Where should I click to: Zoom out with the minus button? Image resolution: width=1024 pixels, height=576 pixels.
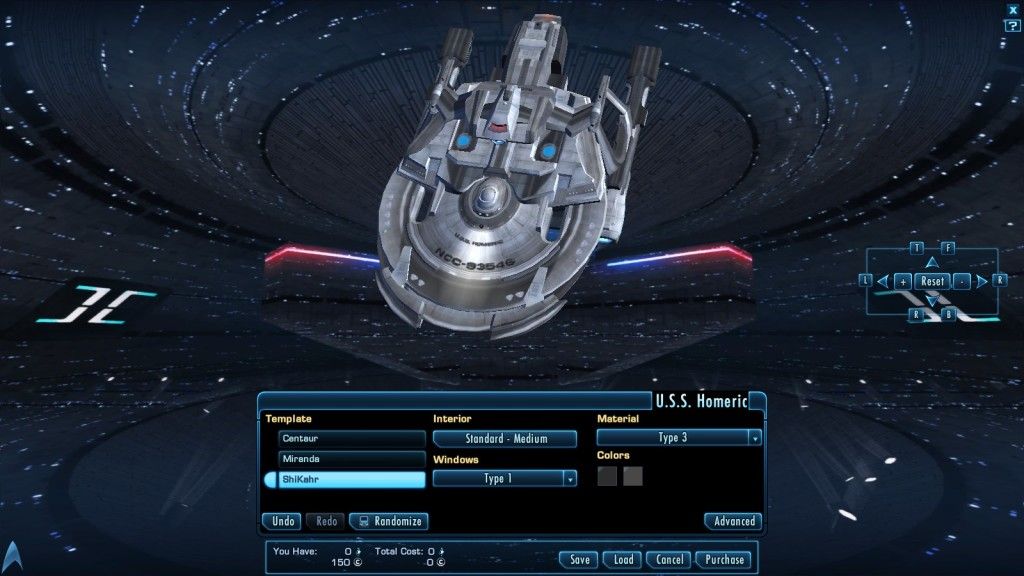961,282
